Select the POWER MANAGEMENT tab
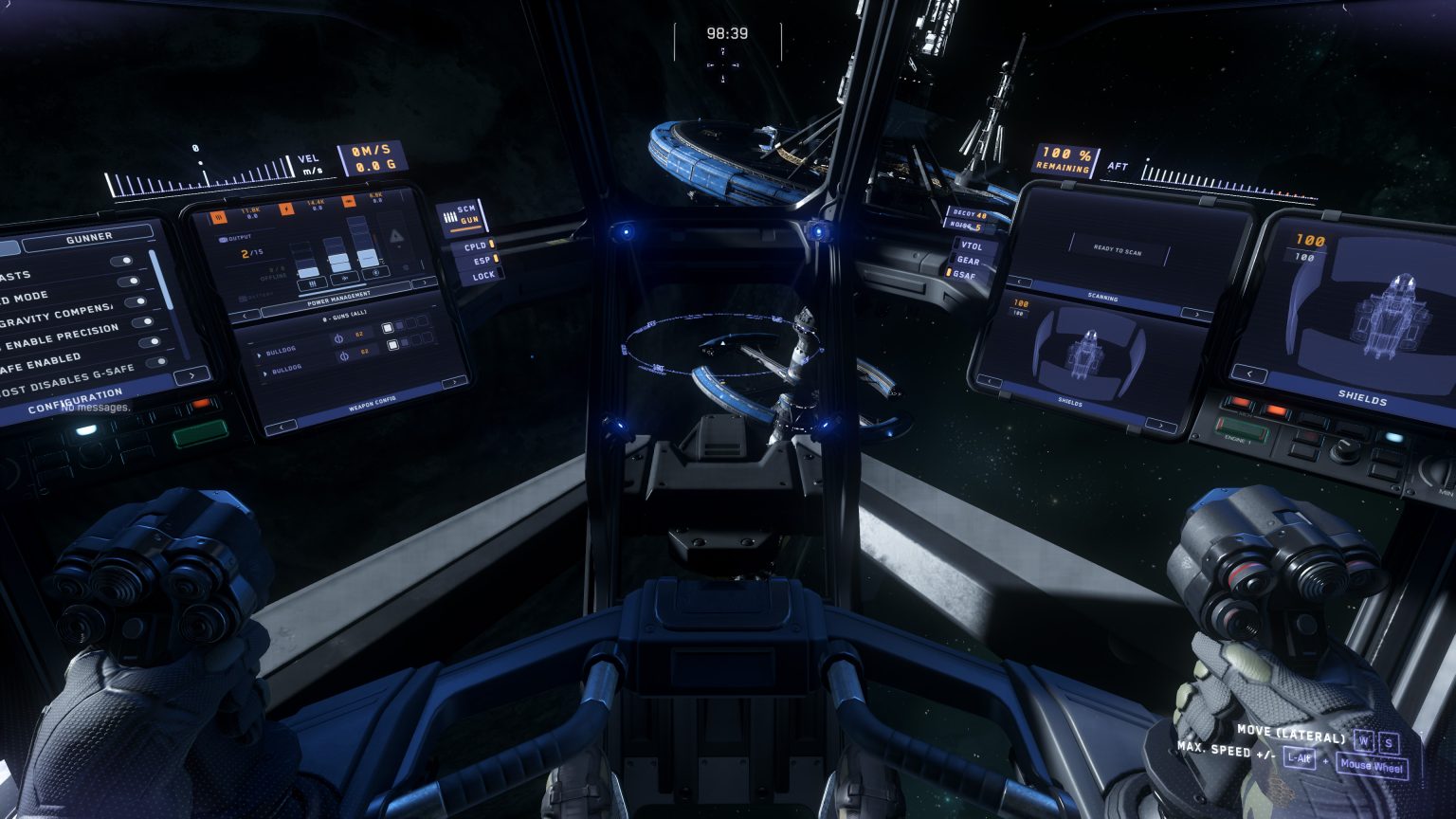This screenshot has height=819, width=1456. point(337,300)
